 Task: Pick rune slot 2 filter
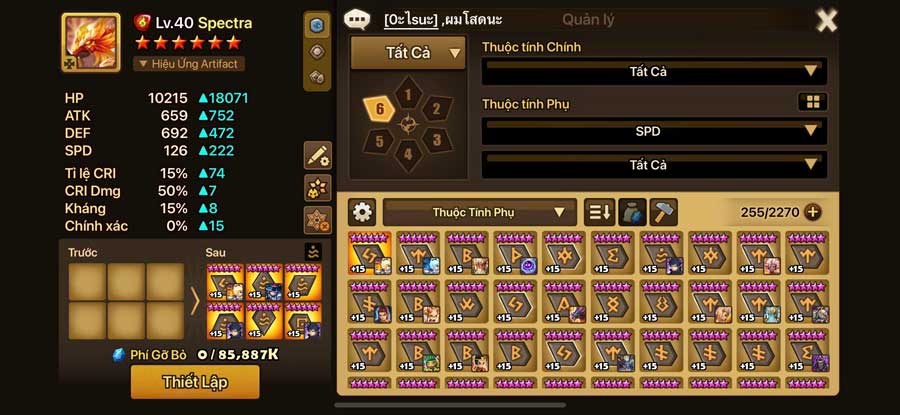(x=436, y=109)
